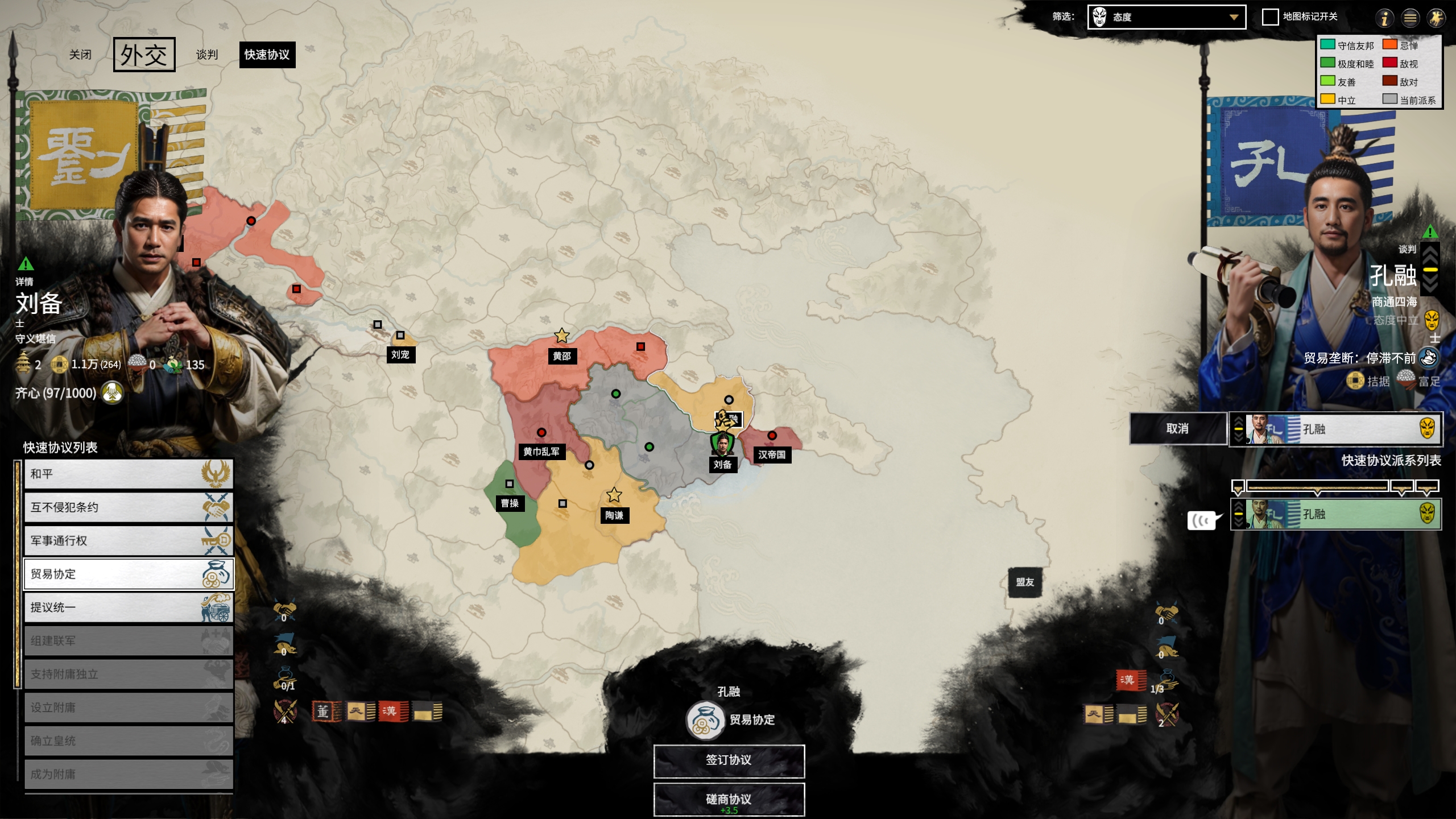The image size is (1456, 819).
Task: Open 刘备 details via 详情
Action: [24, 281]
